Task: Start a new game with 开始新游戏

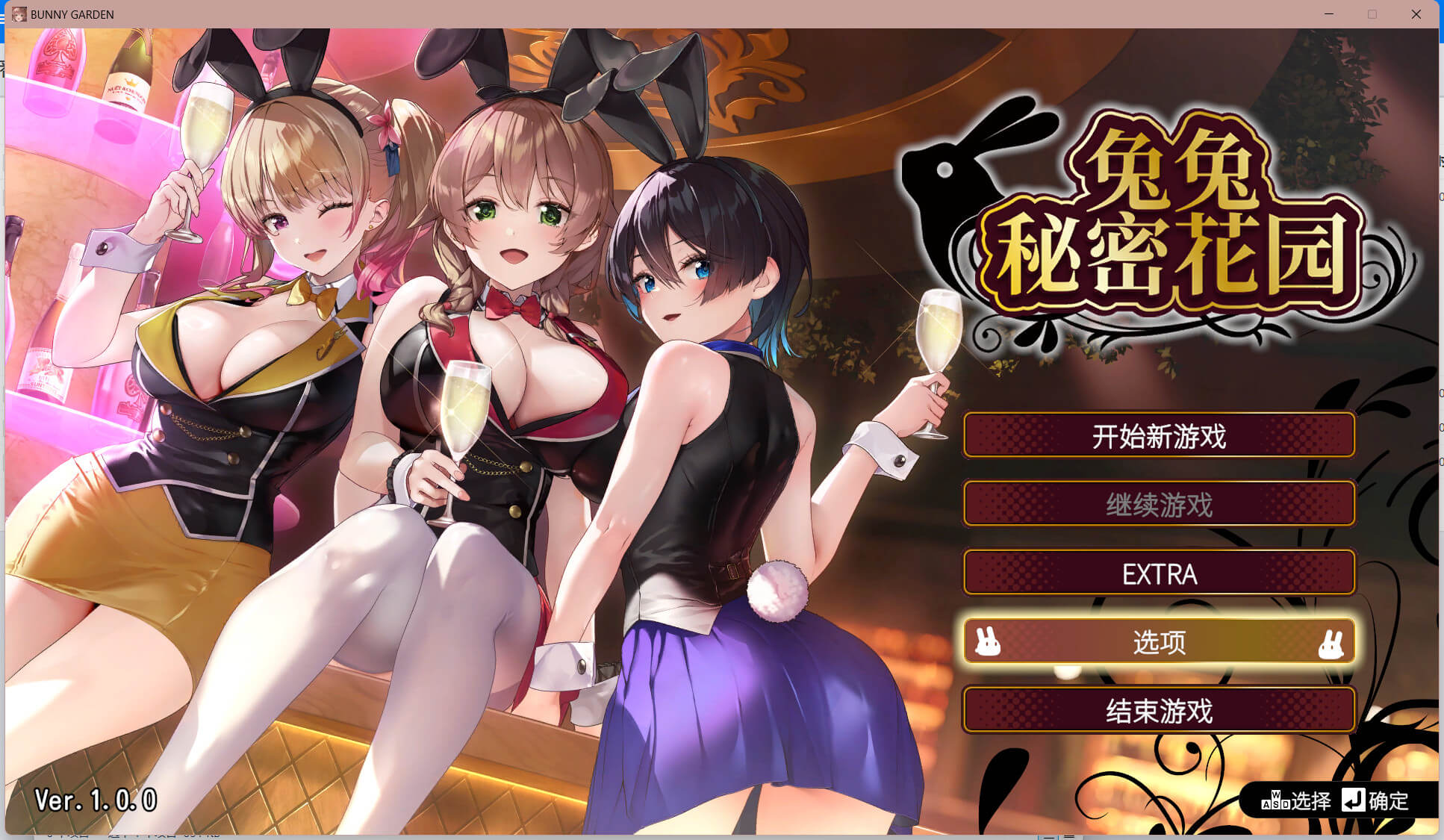Action: [x=1159, y=435]
